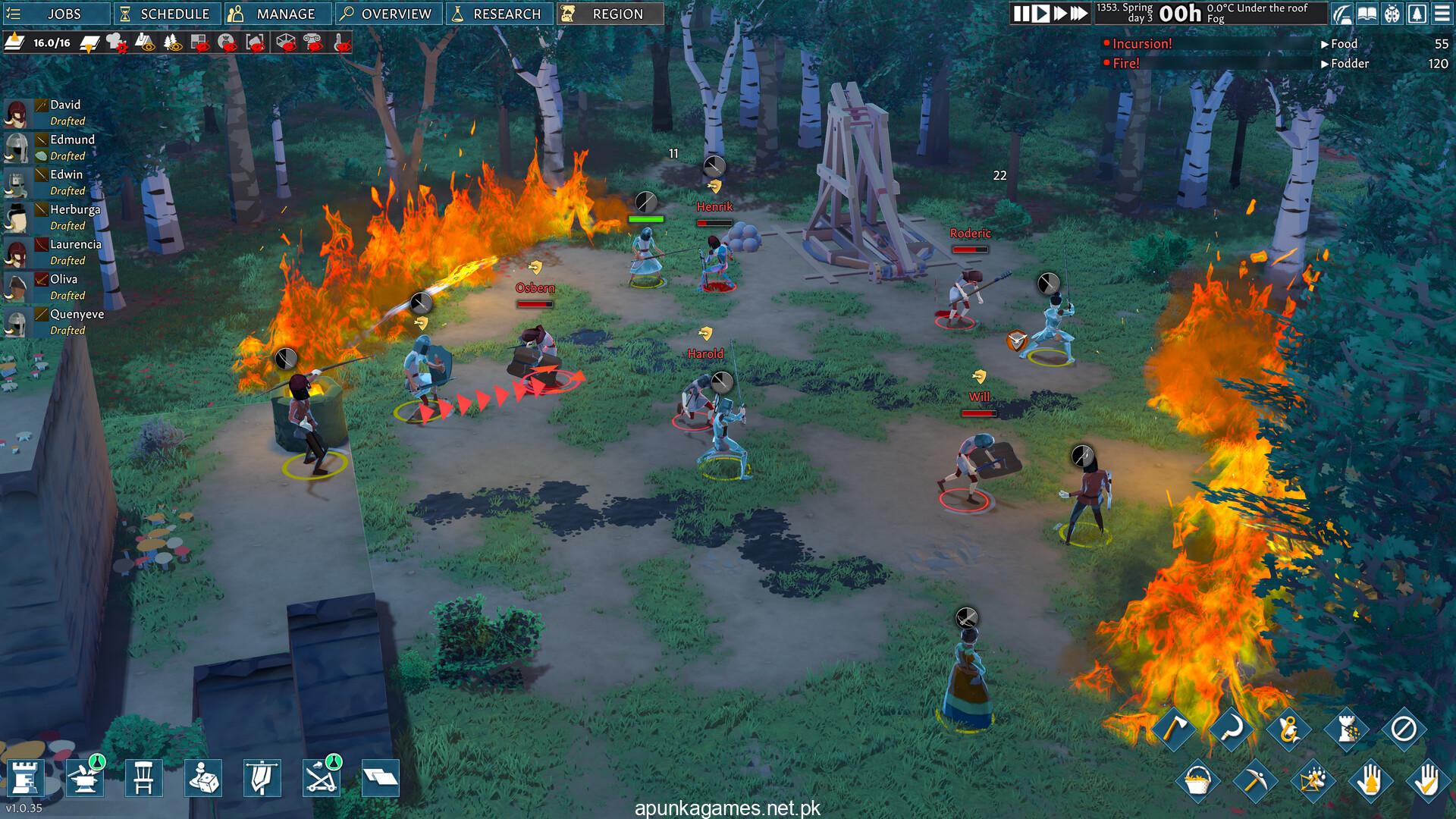This screenshot has width=1456, height=819.
Task: Open the chair furniture build category
Action: (x=143, y=778)
